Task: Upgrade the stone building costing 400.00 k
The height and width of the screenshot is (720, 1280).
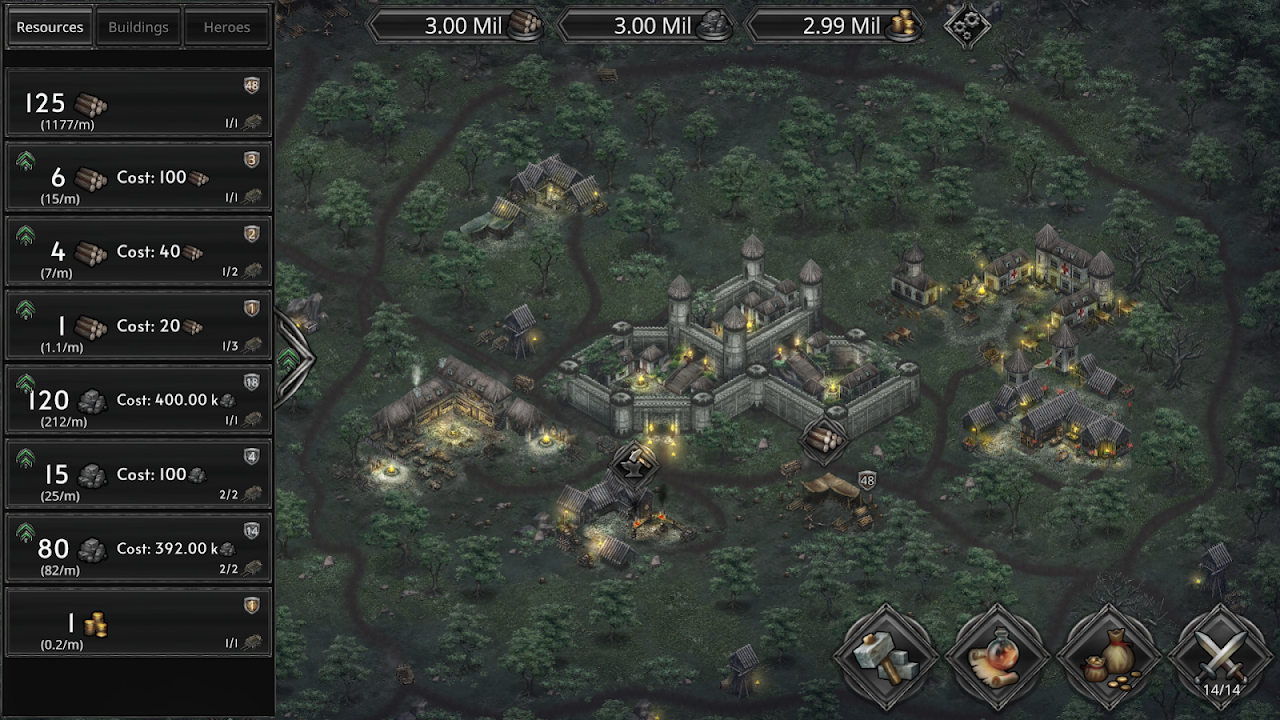Action: click(26, 386)
